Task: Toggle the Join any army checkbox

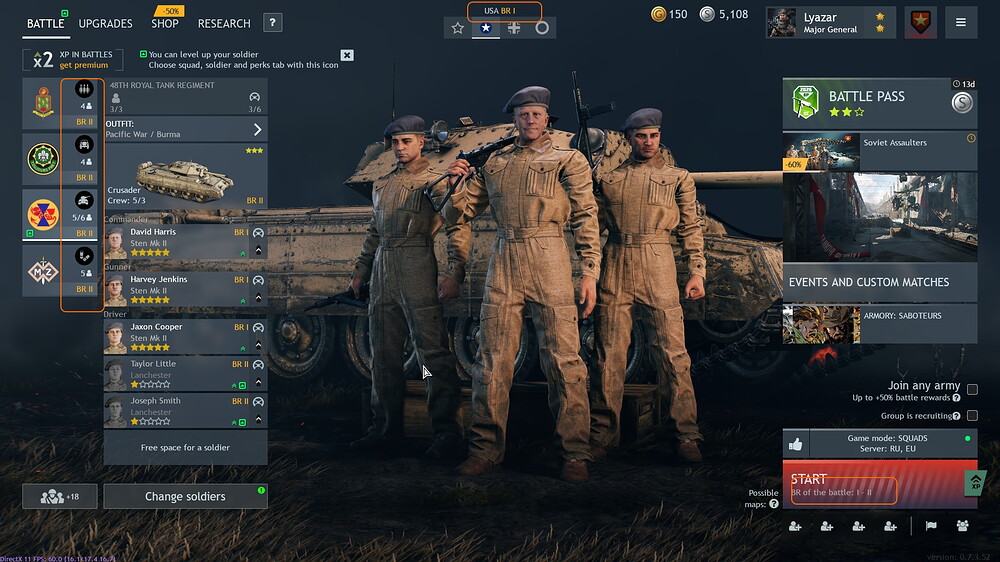Action: pyautogui.click(x=972, y=390)
